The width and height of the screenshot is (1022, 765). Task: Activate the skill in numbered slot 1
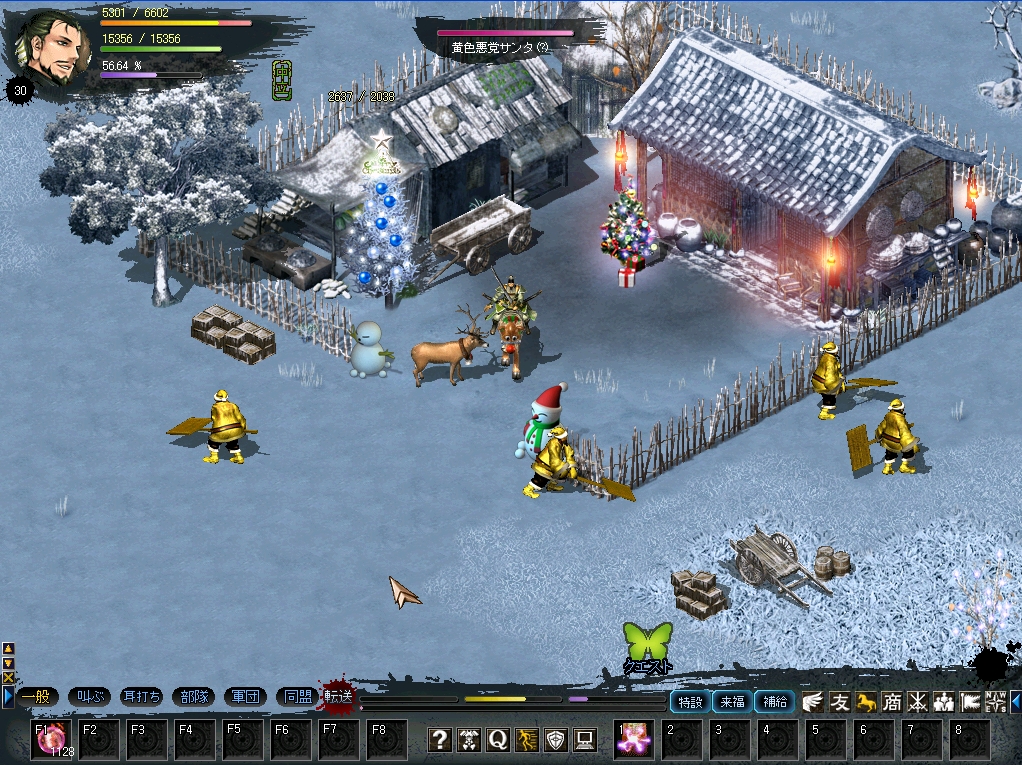coord(634,740)
